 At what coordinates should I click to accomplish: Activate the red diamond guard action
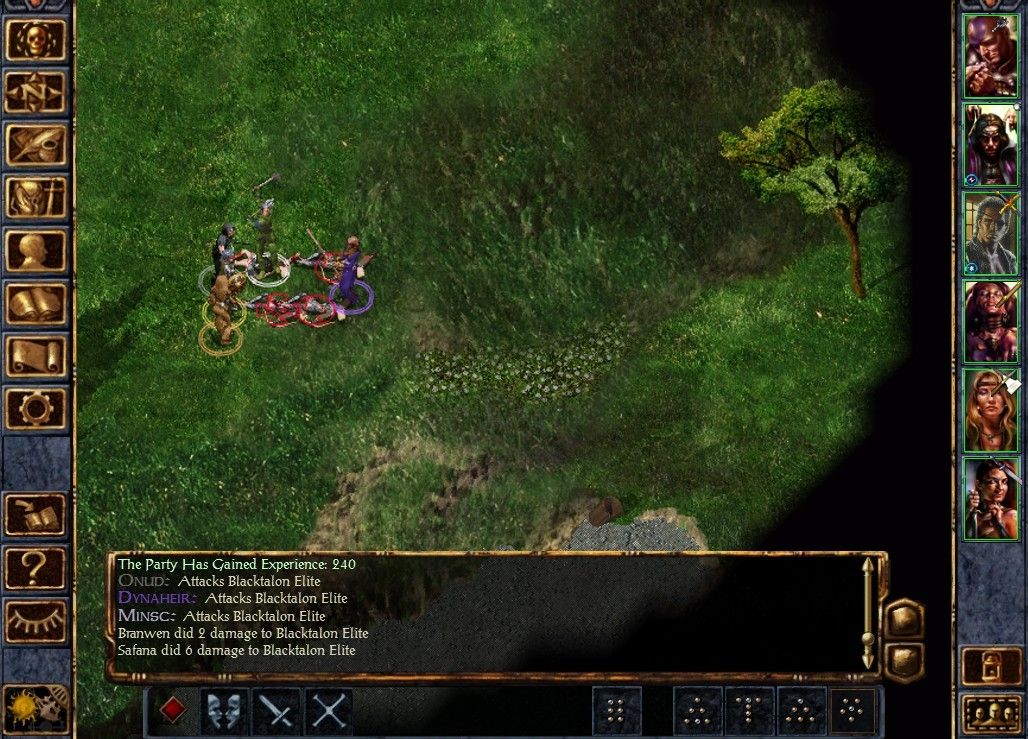173,711
